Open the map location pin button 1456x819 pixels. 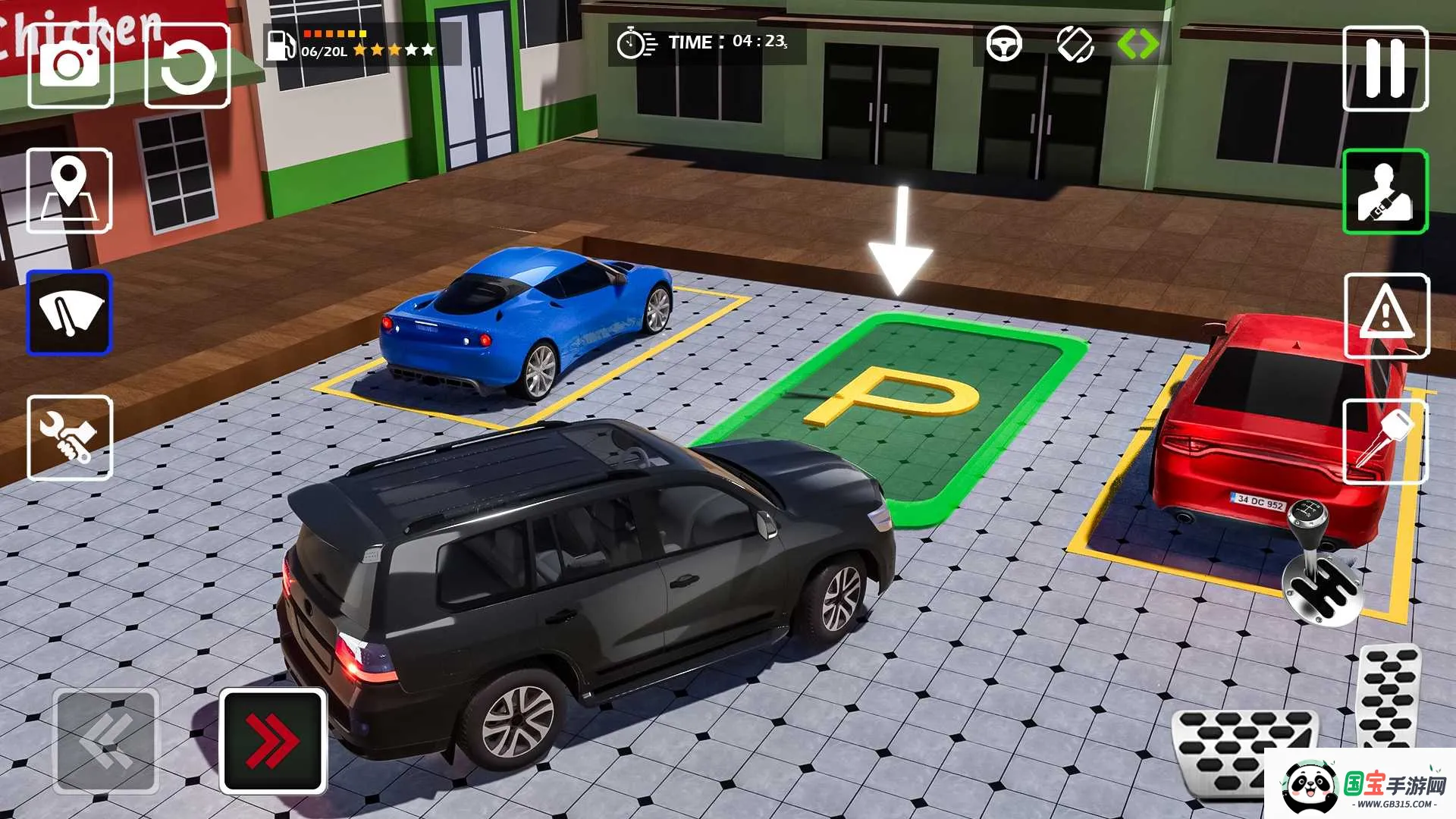click(x=69, y=190)
